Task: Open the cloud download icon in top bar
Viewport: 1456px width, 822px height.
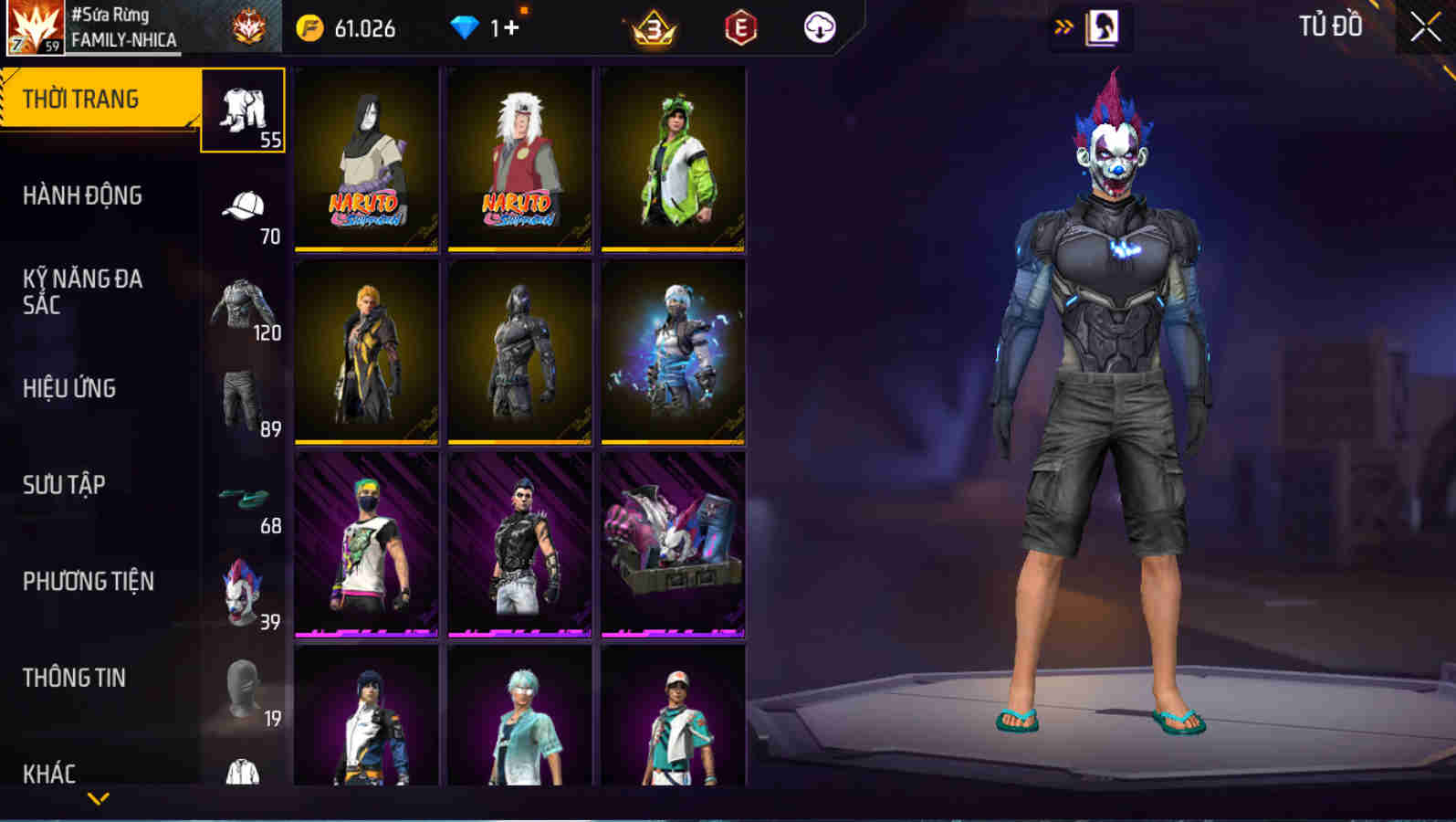Action: click(819, 27)
